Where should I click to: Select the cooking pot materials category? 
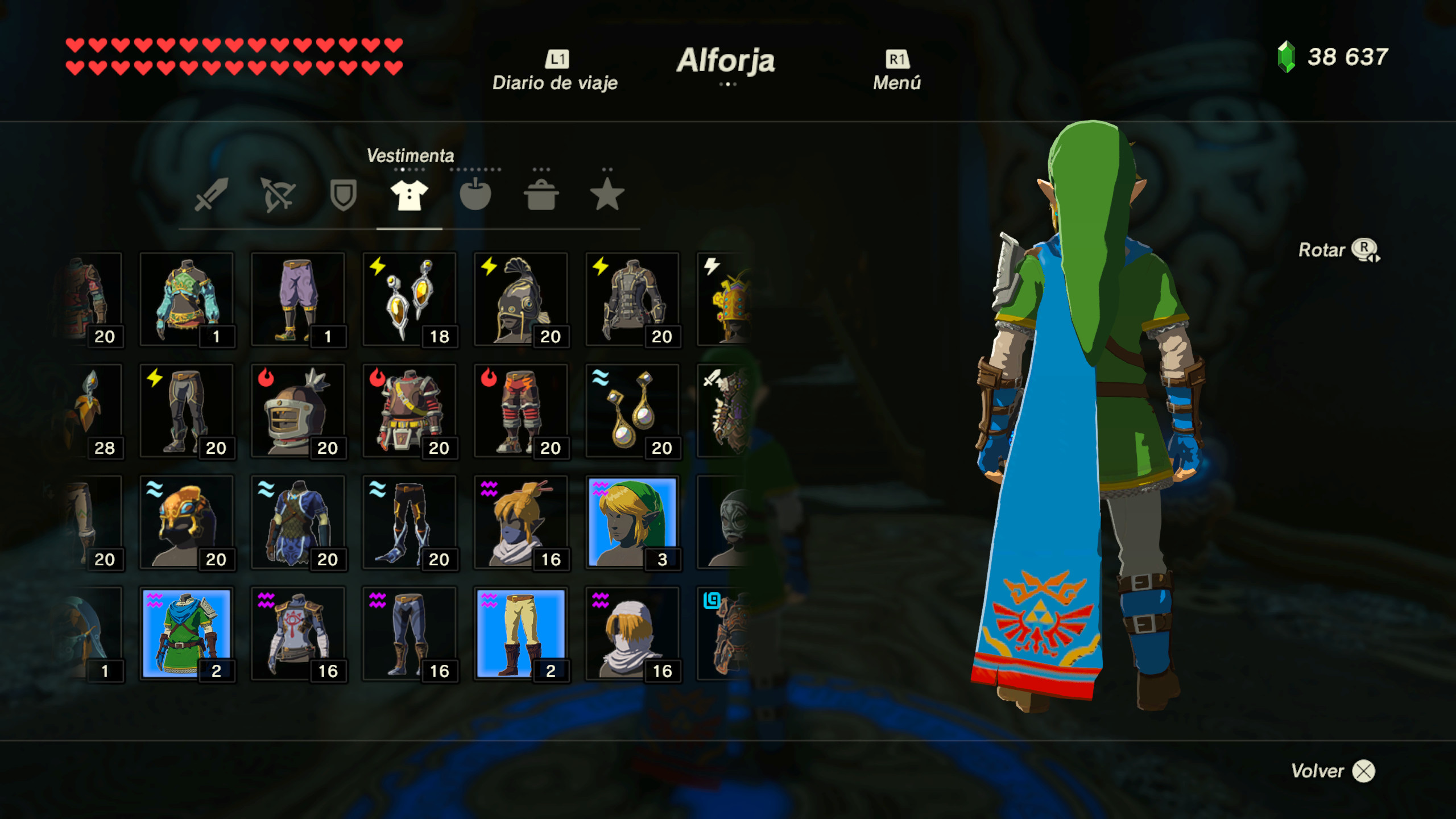540,196
